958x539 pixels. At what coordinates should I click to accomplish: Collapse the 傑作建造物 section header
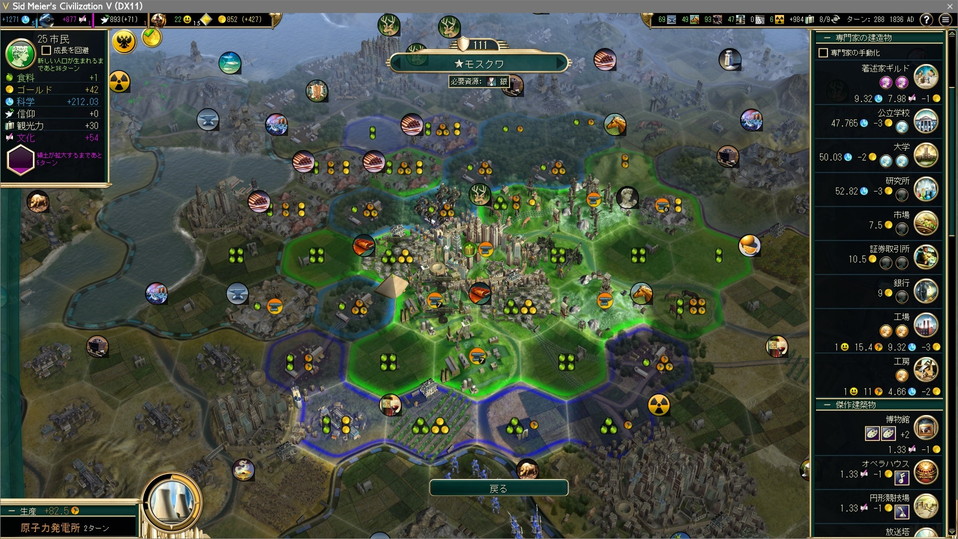pyautogui.click(x=877, y=404)
